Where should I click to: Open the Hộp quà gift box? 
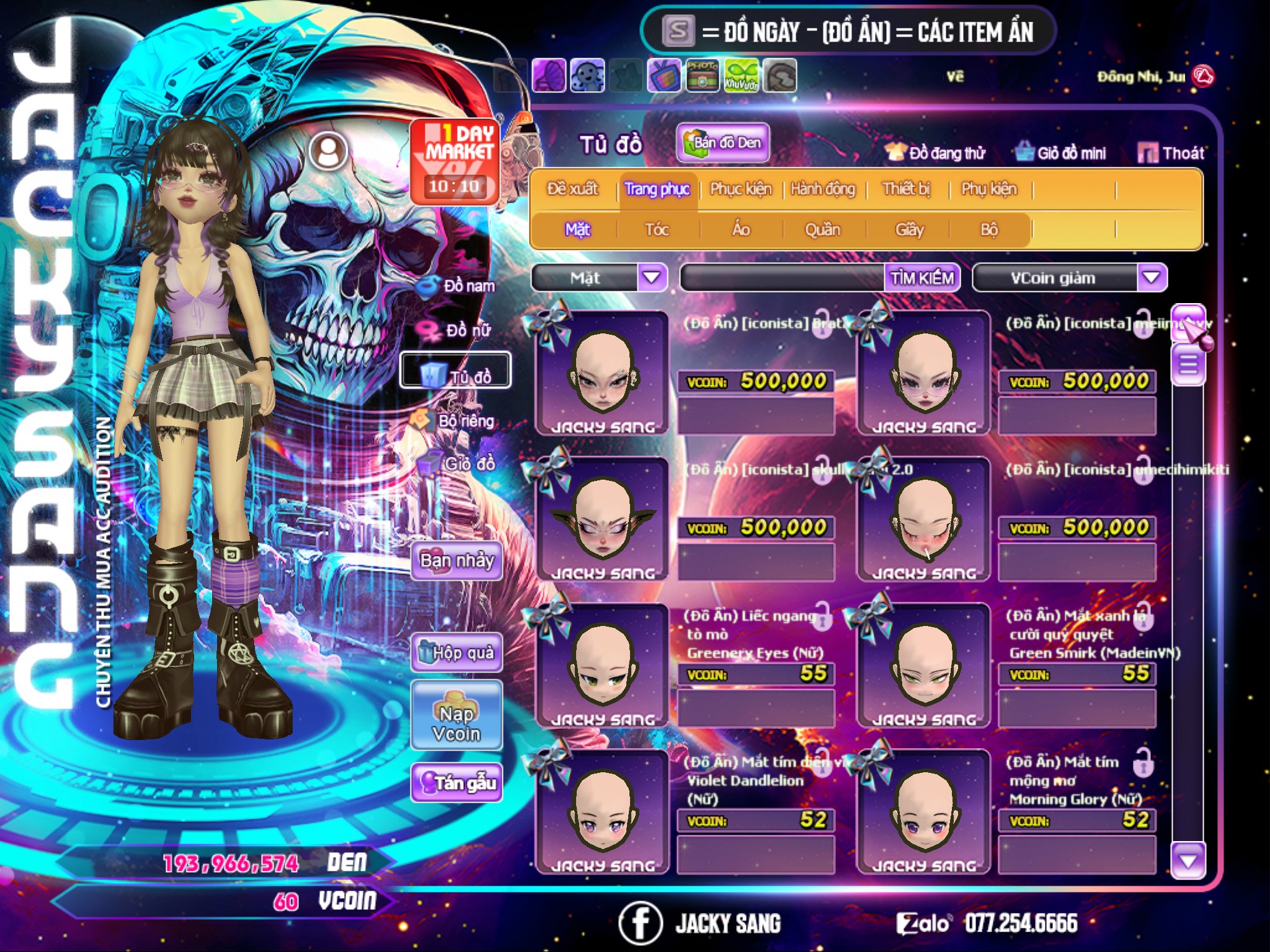coord(457,653)
